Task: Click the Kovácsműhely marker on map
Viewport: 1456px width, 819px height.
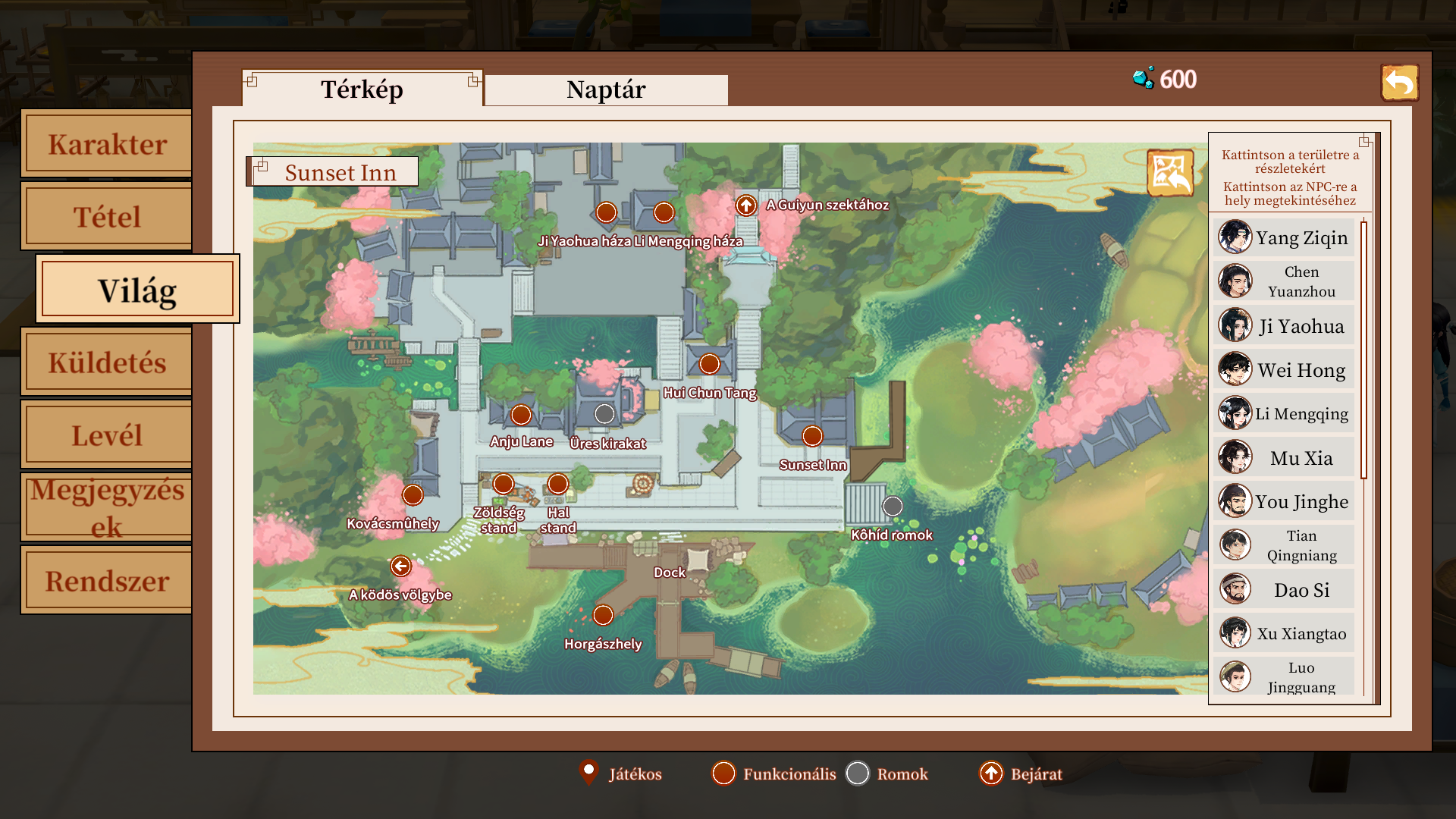Action: point(413,495)
